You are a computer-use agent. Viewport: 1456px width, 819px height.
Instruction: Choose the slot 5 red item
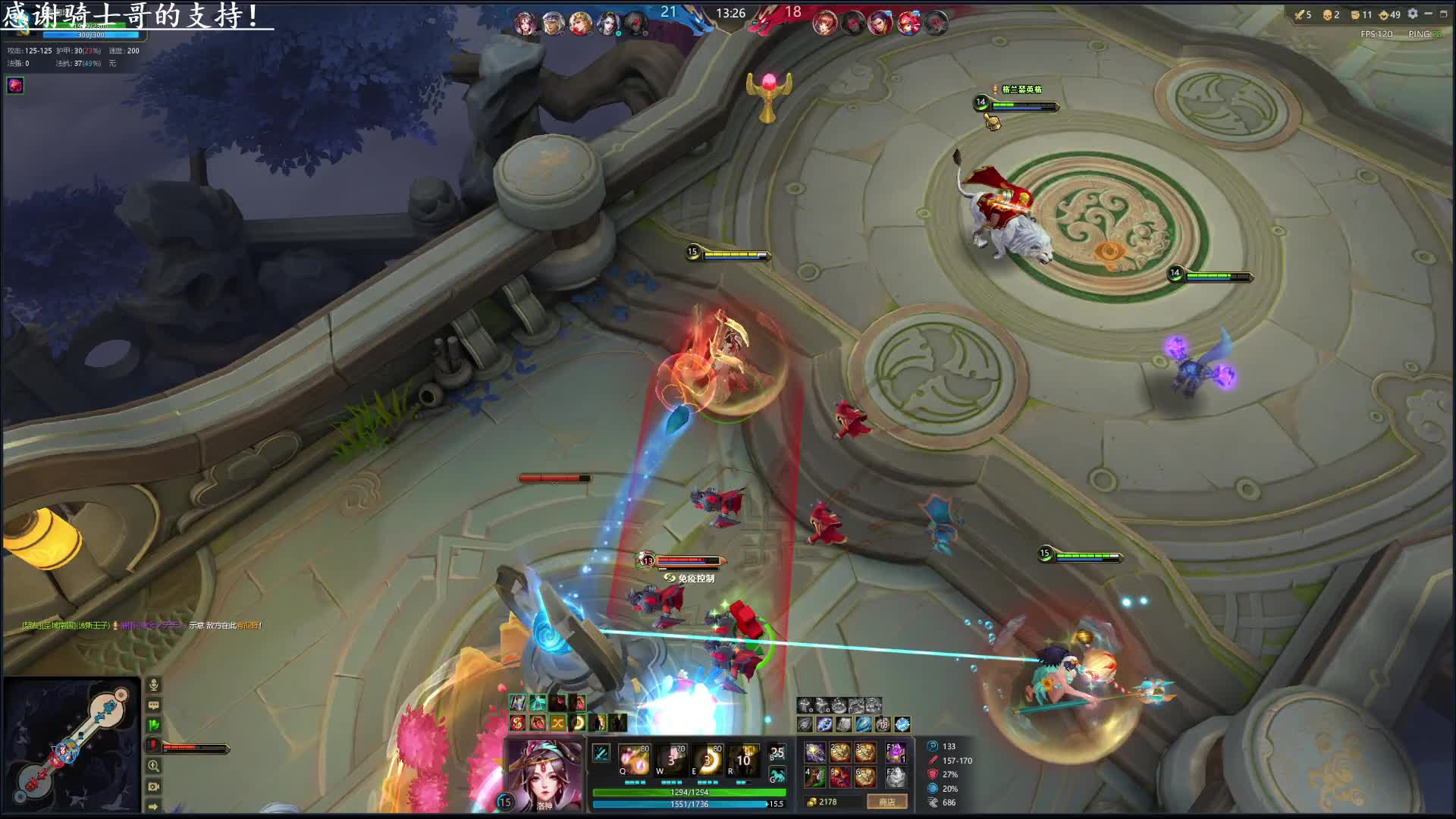point(840,777)
